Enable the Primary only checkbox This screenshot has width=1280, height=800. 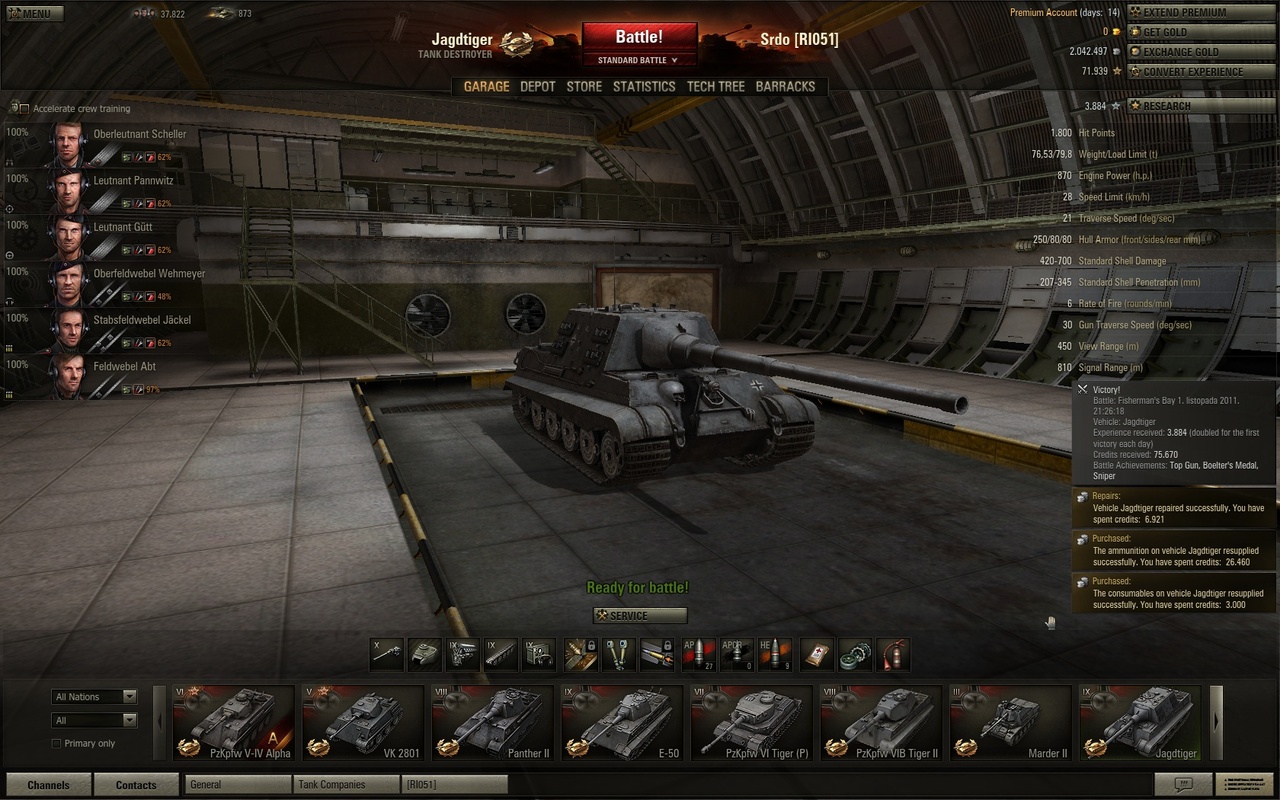(56, 743)
